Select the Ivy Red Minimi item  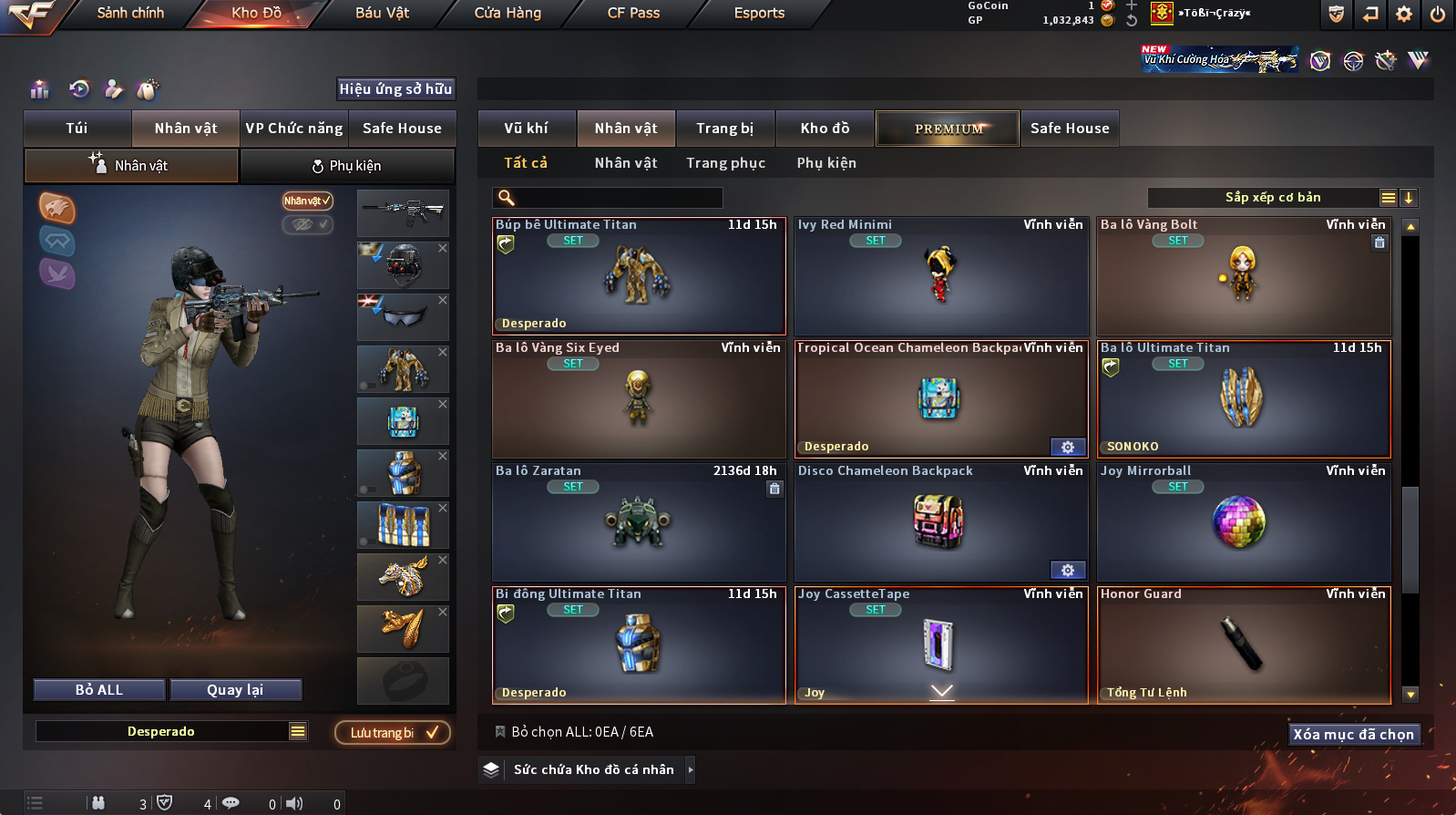(x=941, y=276)
